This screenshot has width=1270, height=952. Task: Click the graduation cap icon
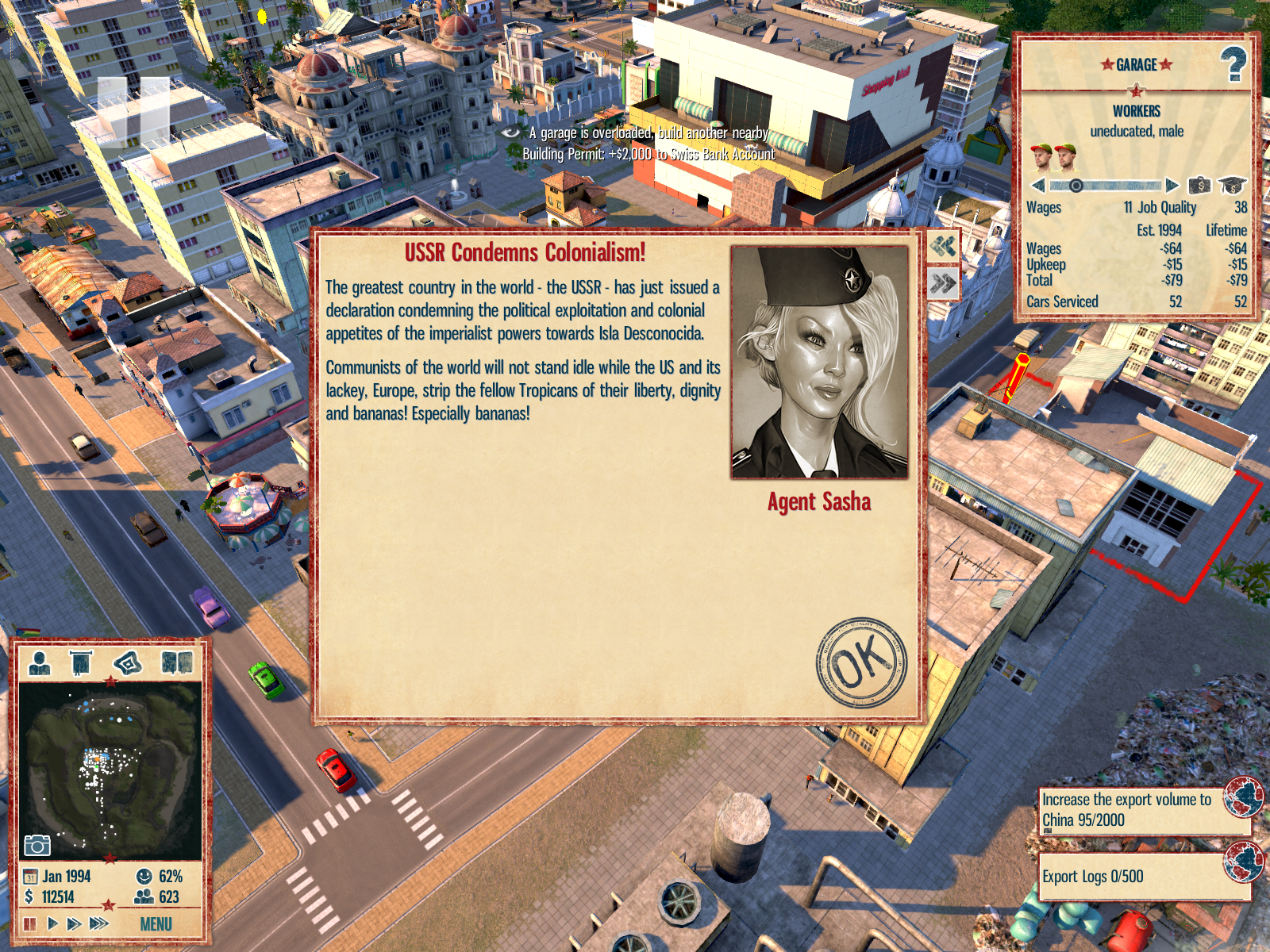pos(1232,186)
